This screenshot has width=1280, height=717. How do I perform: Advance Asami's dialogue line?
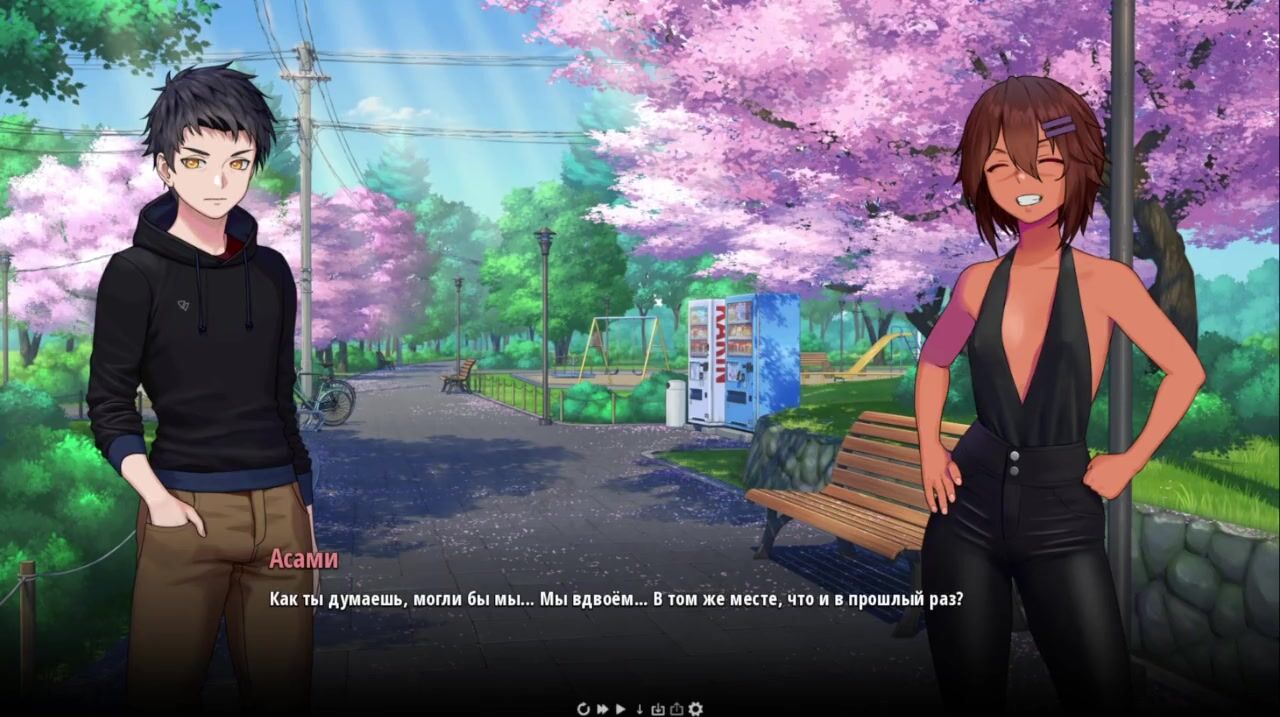pyautogui.click(x=615, y=600)
